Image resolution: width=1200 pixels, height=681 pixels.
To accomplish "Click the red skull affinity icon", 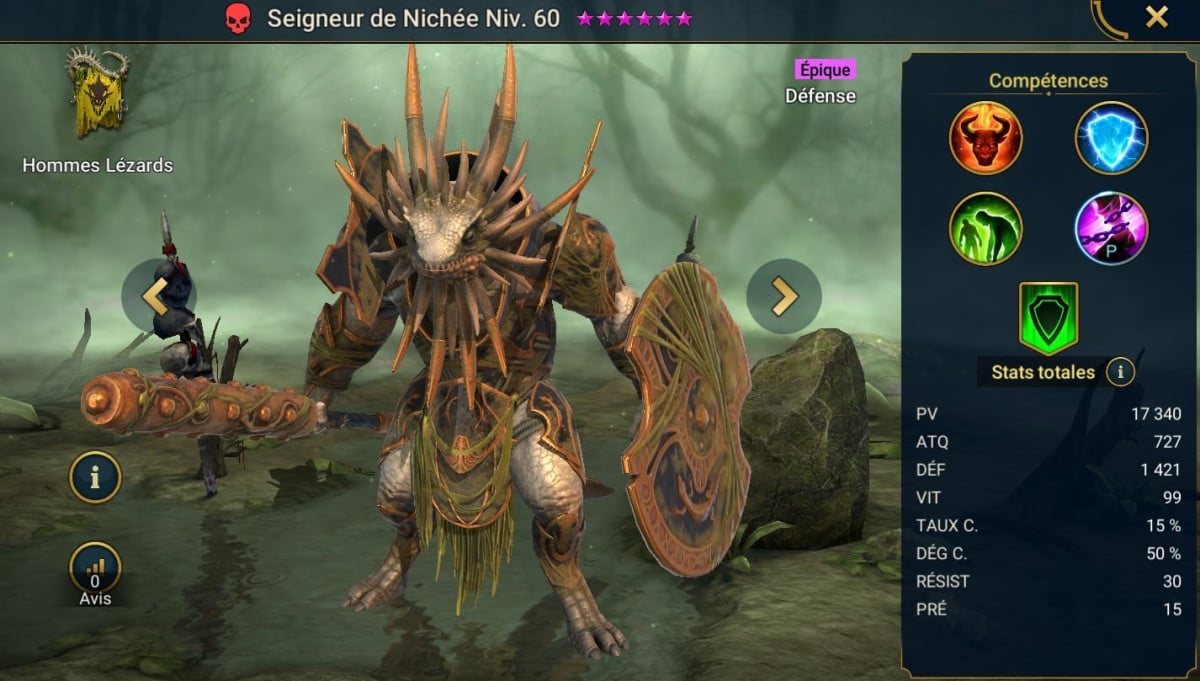I will (x=237, y=19).
